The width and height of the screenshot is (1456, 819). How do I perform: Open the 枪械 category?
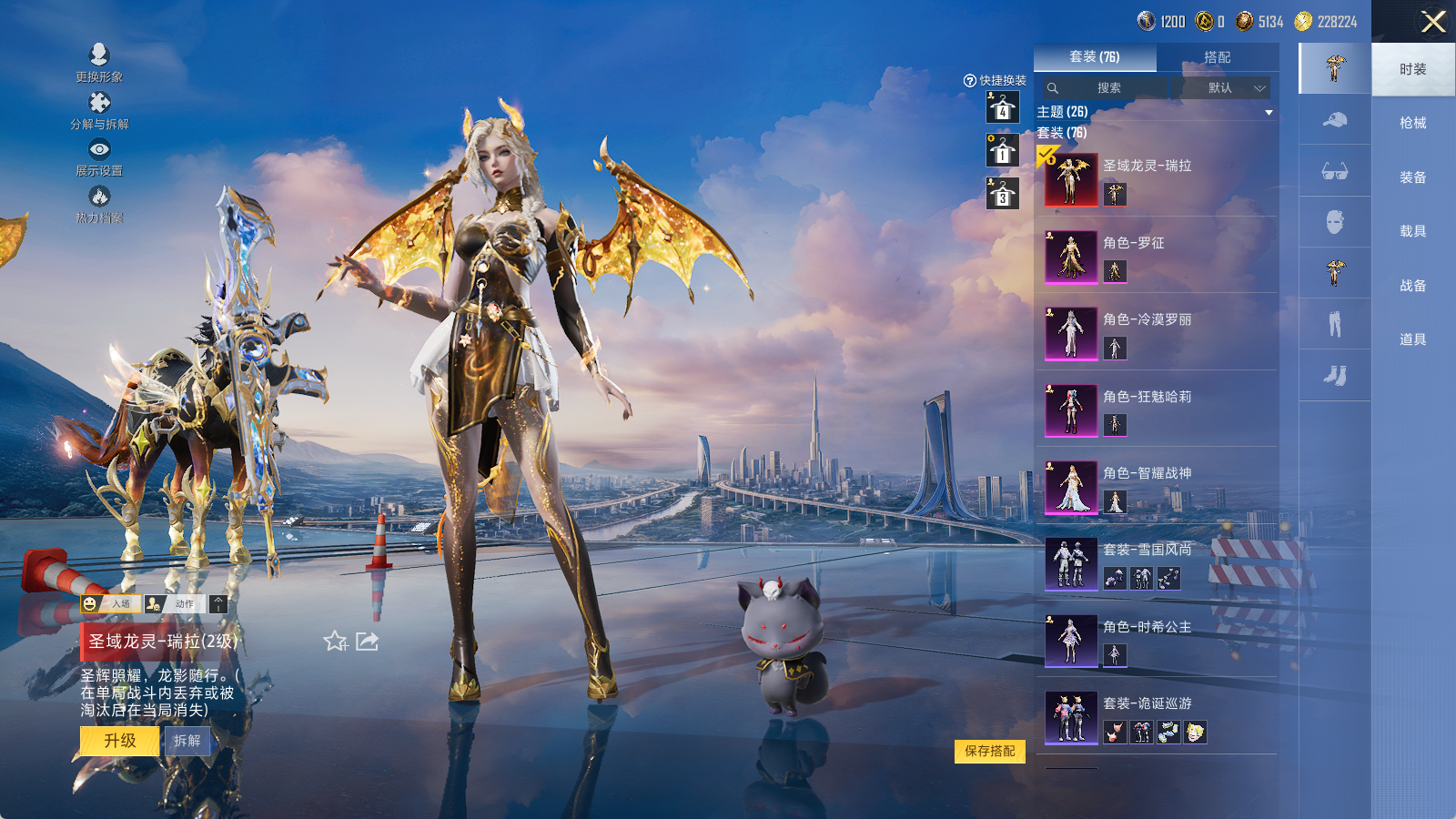(x=1412, y=123)
